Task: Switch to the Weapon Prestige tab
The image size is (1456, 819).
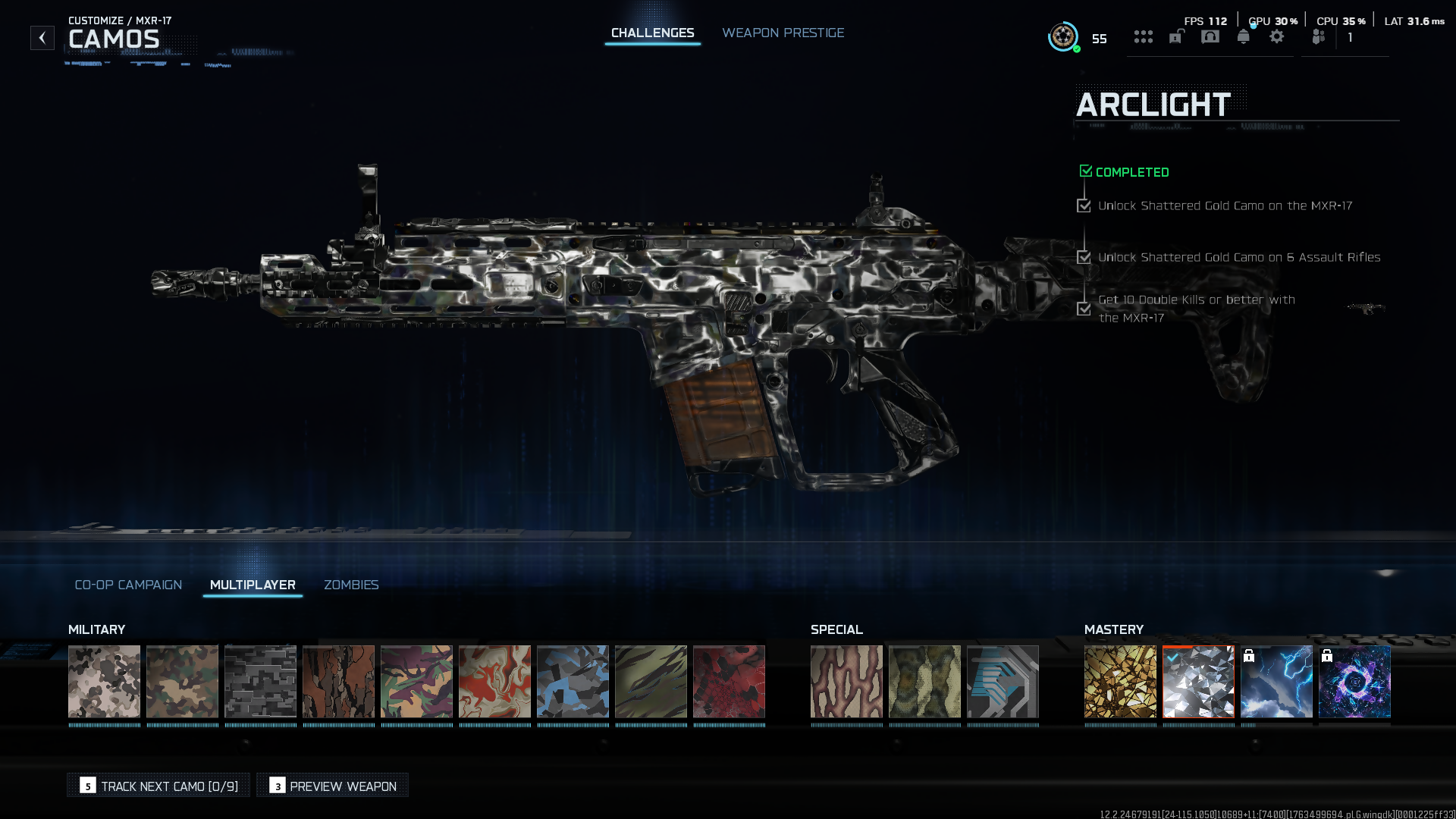Action: coord(783,33)
